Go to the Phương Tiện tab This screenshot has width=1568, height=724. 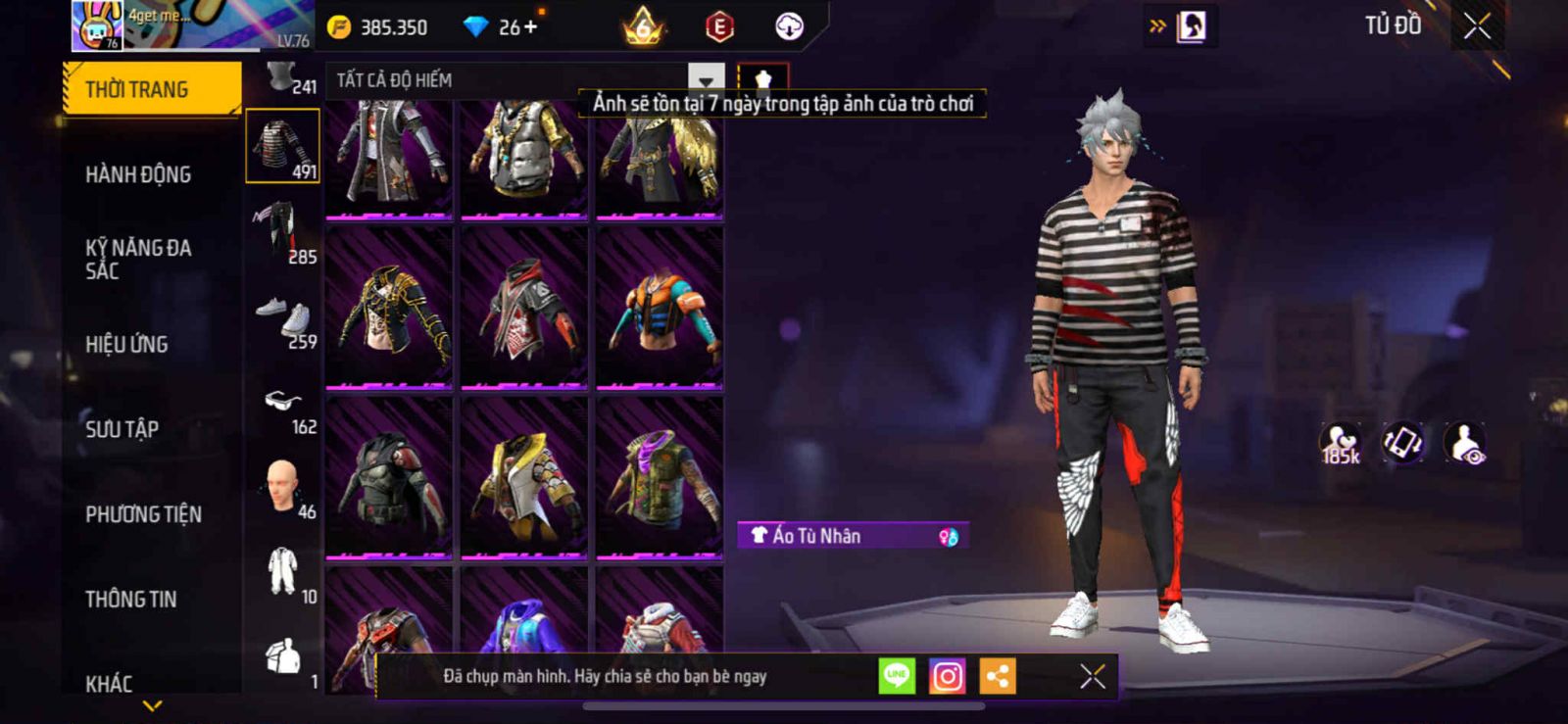tap(143, 514)
